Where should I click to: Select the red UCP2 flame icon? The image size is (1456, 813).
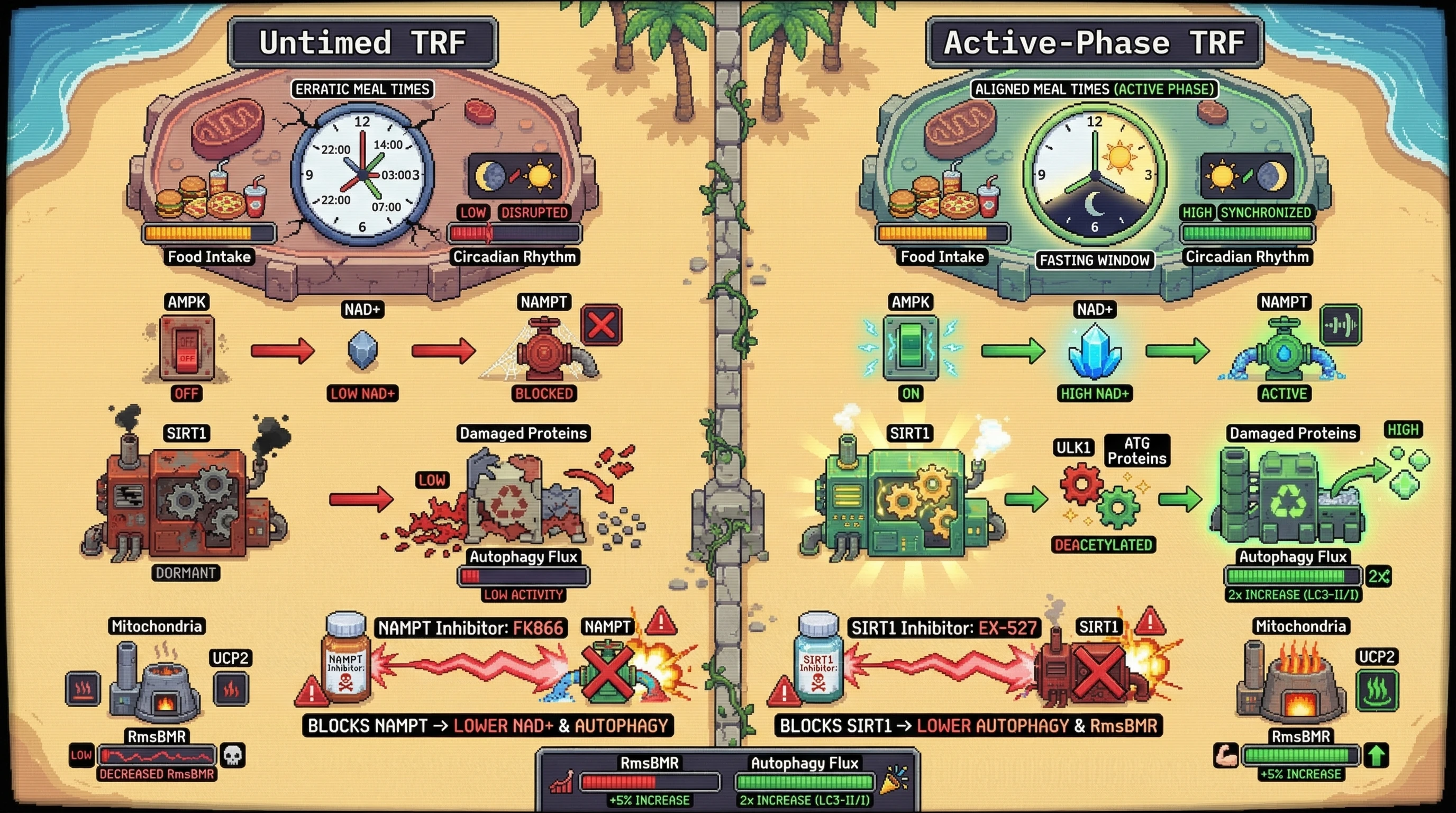[x=231, y=689]
